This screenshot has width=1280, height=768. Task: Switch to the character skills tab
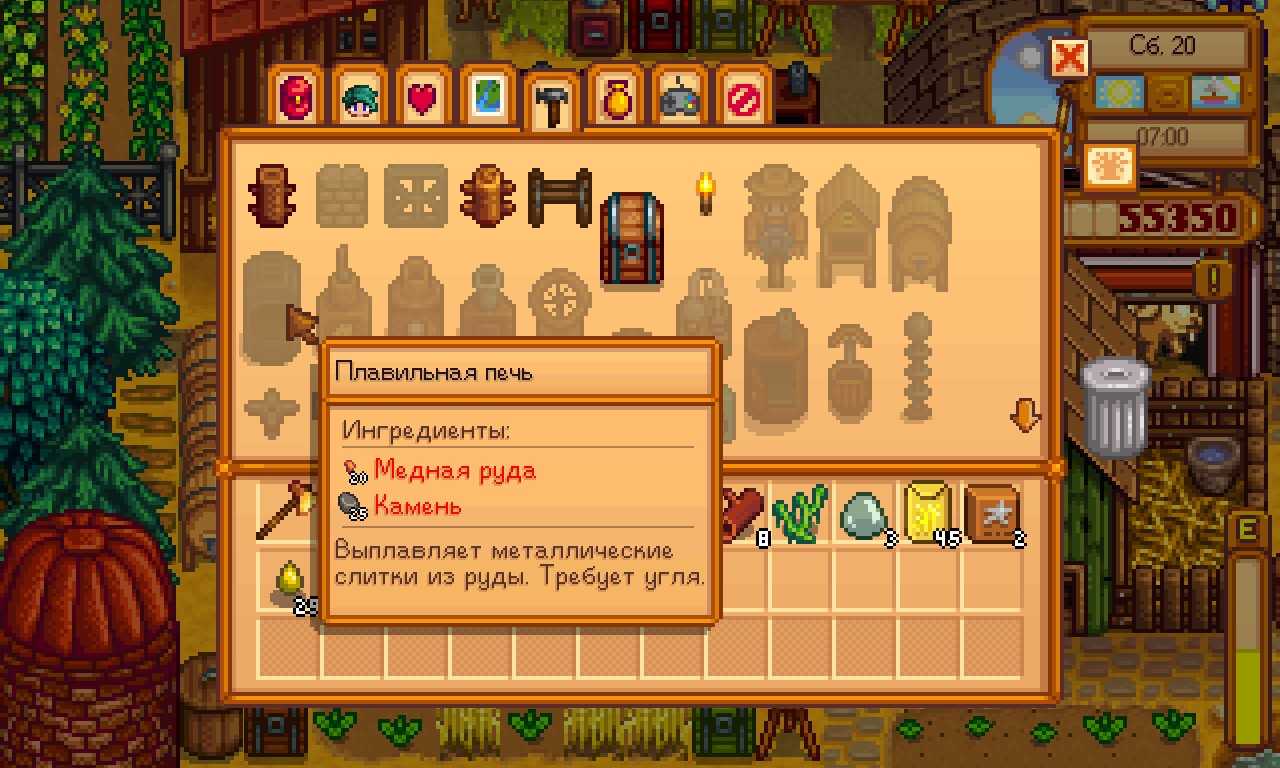[x=361, y=99]
